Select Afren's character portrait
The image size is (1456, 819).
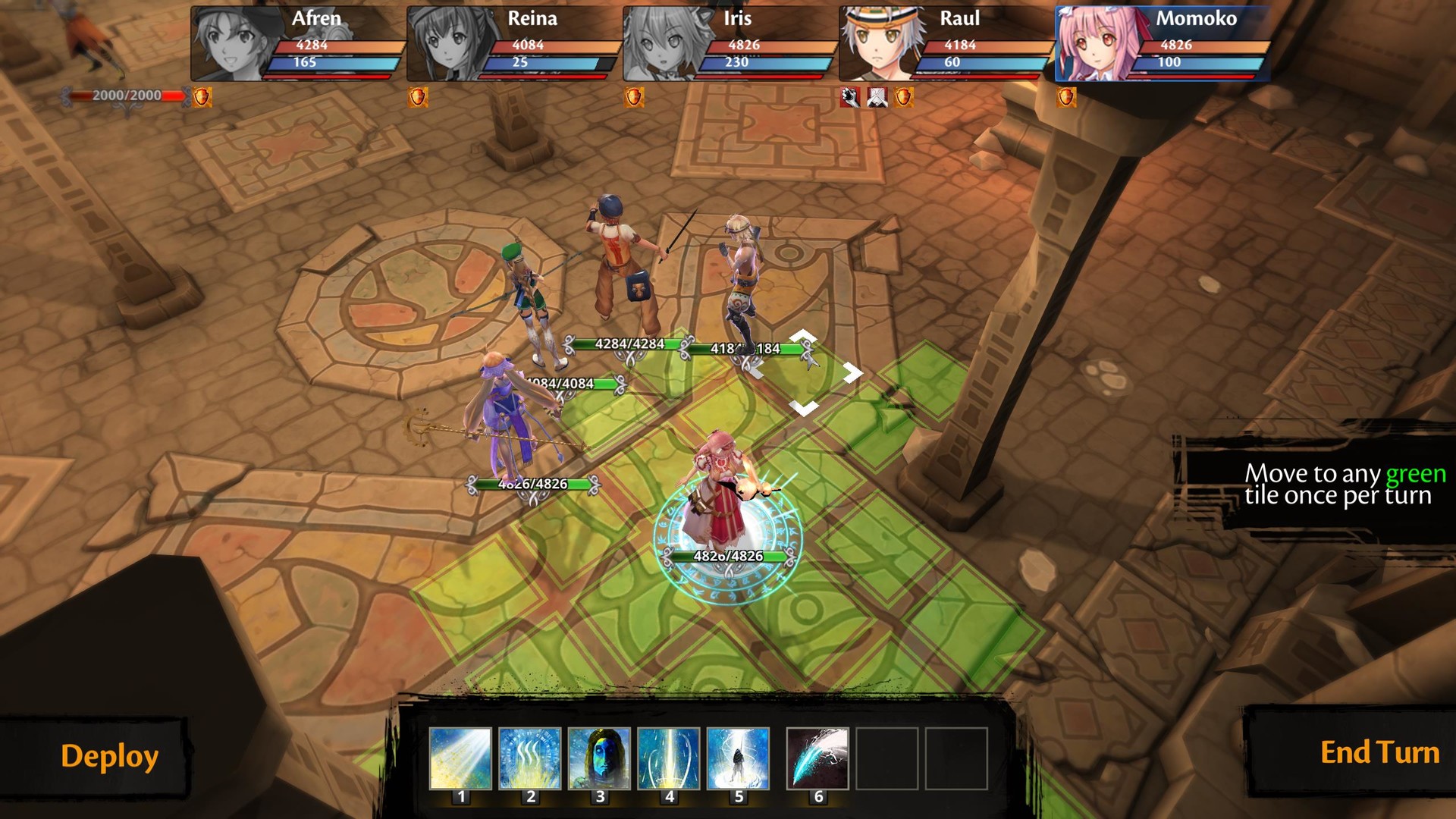227,42
